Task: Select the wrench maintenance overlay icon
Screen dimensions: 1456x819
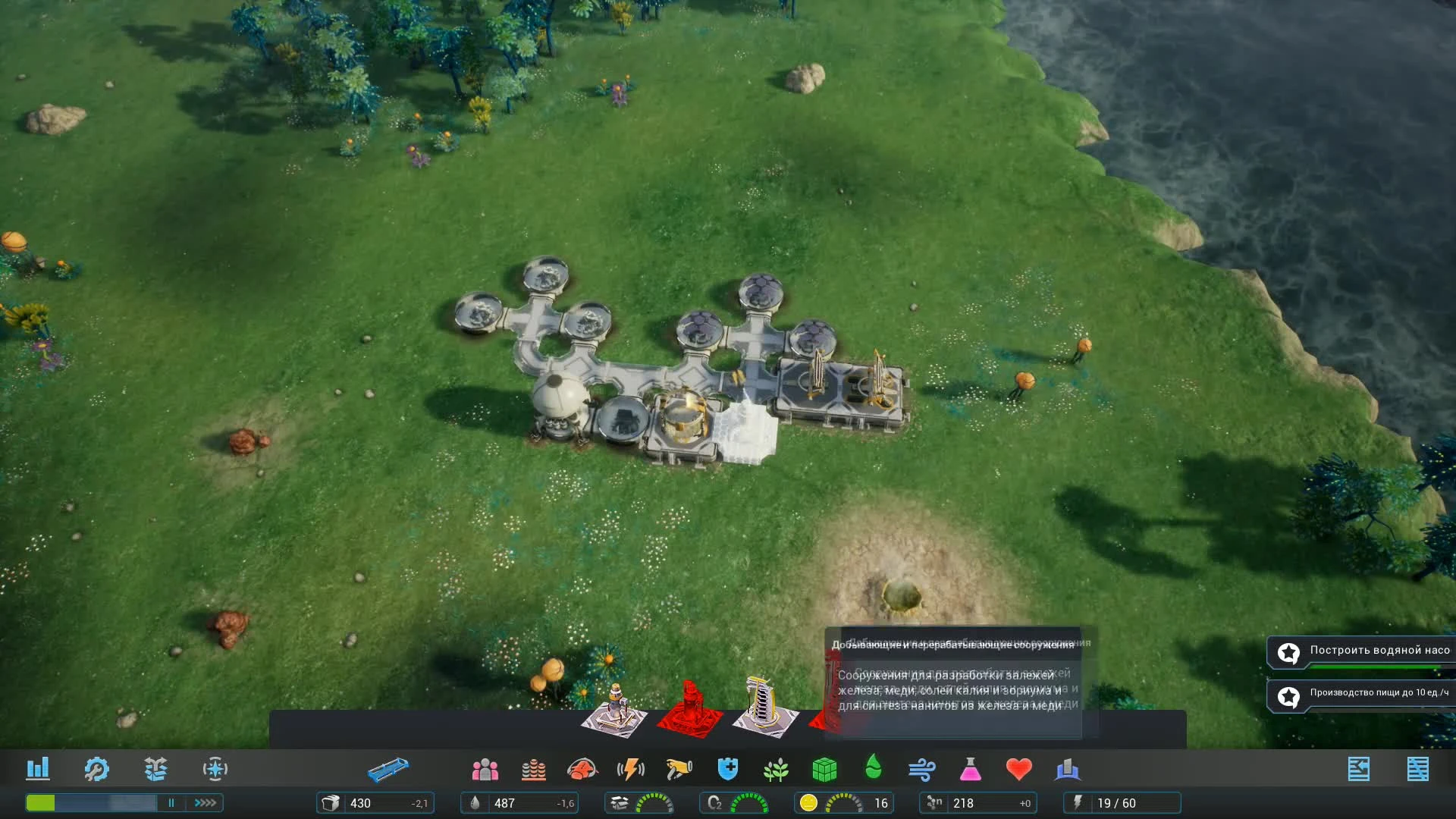Action: [96, 769]
